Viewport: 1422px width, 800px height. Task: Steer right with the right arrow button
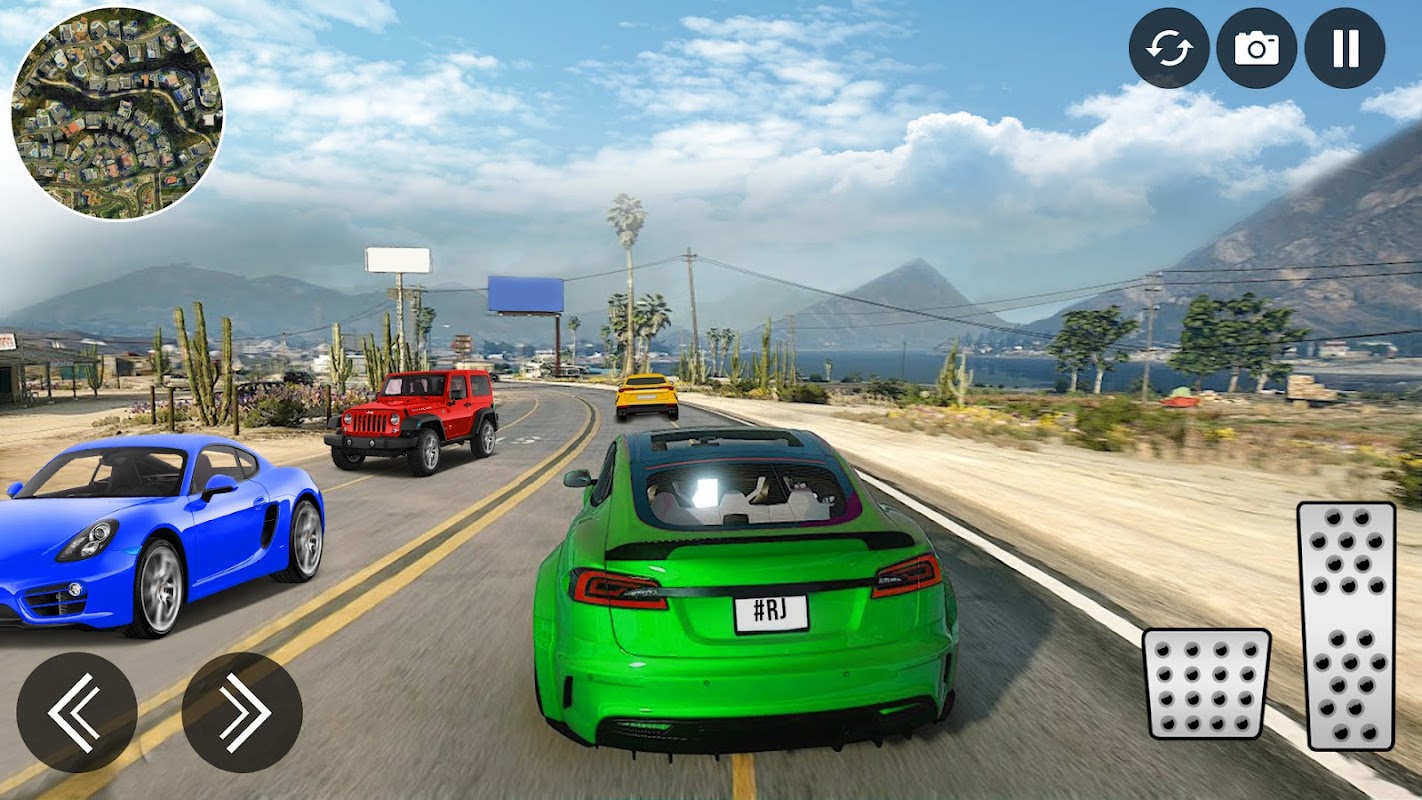point(242,712)
